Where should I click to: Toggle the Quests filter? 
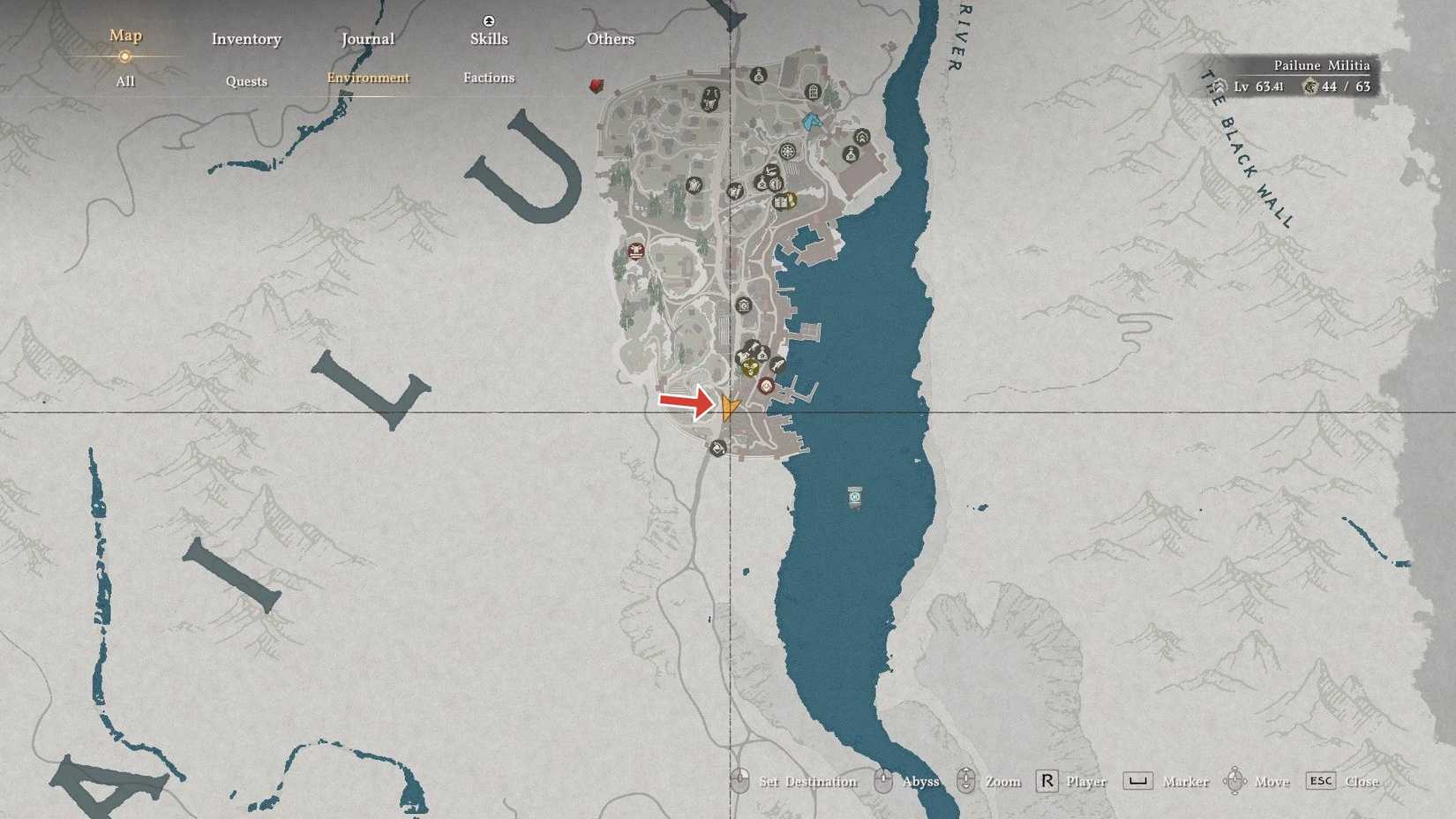[x=245, y=80]
